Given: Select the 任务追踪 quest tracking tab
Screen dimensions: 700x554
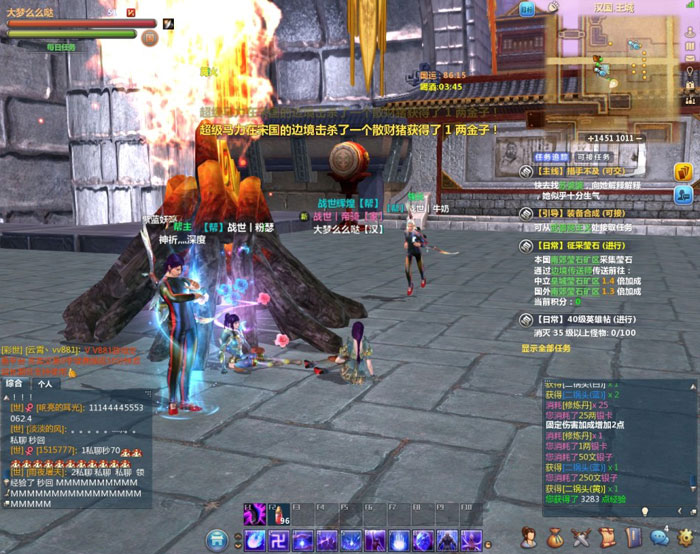Looking at the screenshot, I should click(550, 157).
